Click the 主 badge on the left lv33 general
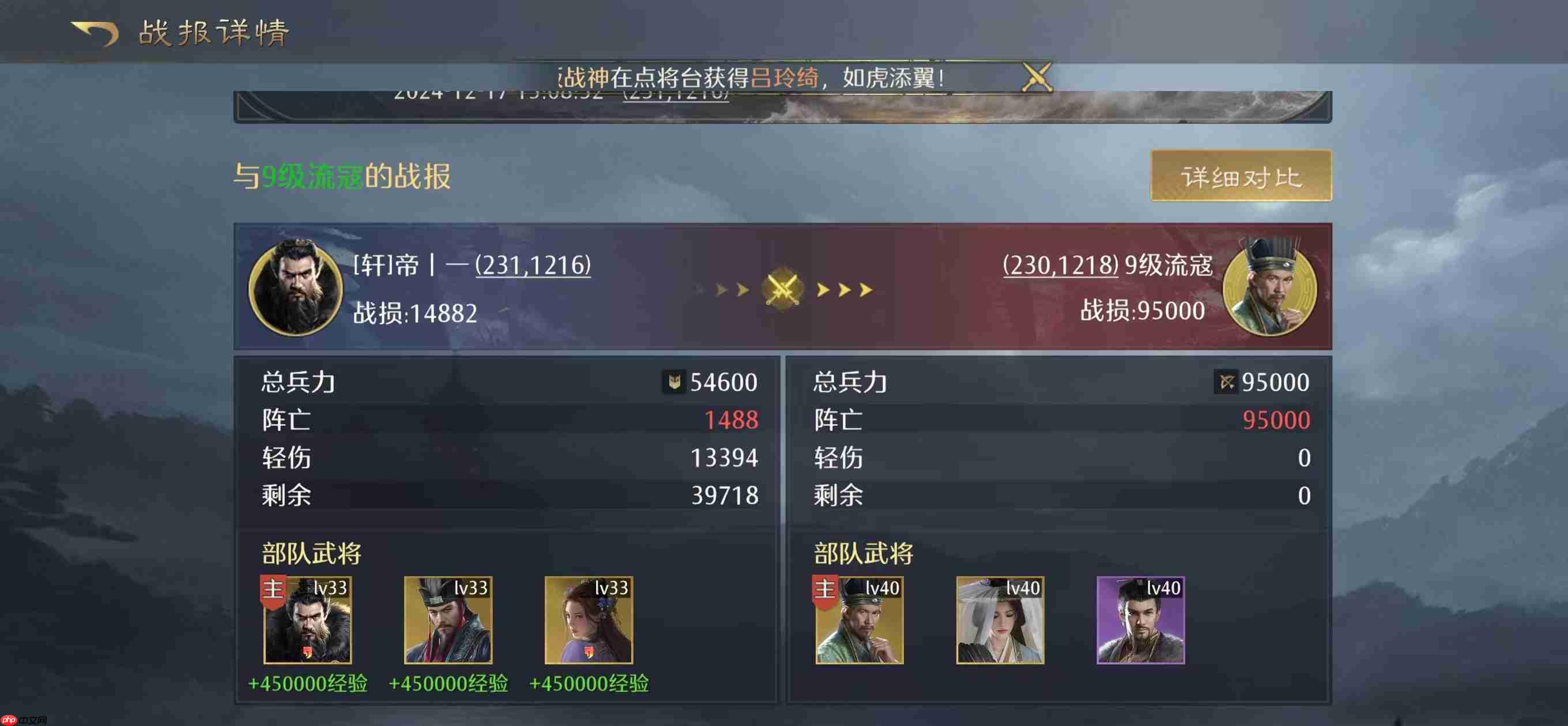This screenshot has height=726, width=1568. point(273,589)
